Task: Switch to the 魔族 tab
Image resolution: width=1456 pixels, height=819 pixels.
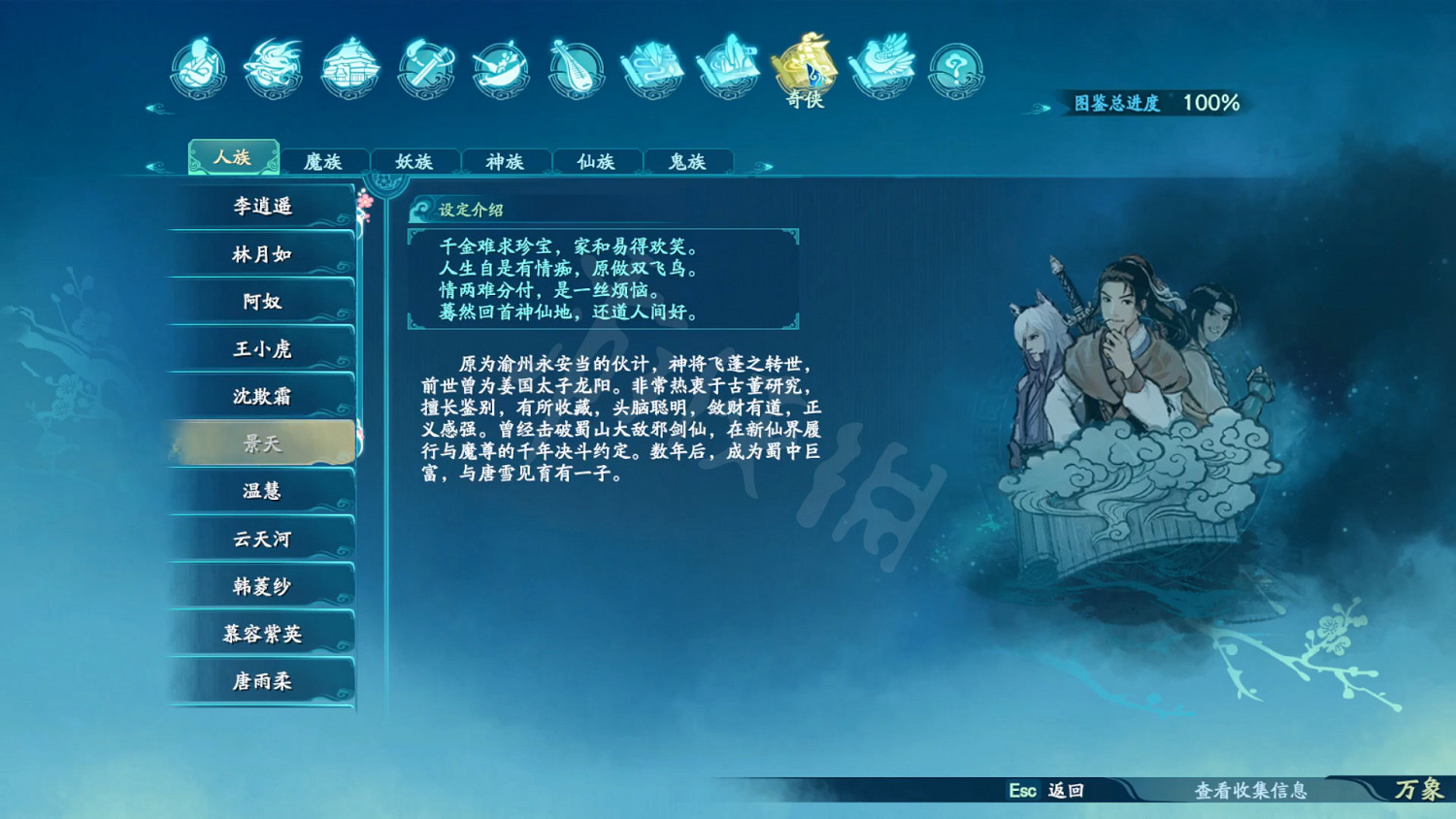Action: pos(324,162)
